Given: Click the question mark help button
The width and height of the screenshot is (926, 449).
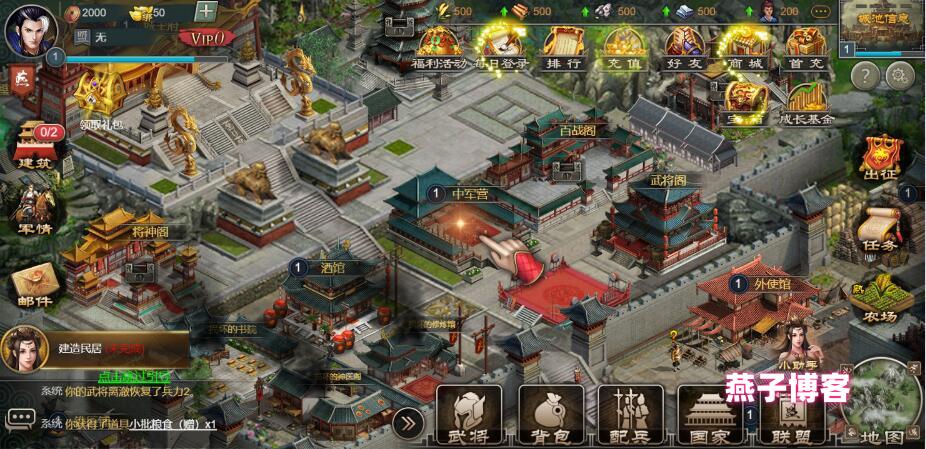Looking at the screenshot, I should click(865, 74).
